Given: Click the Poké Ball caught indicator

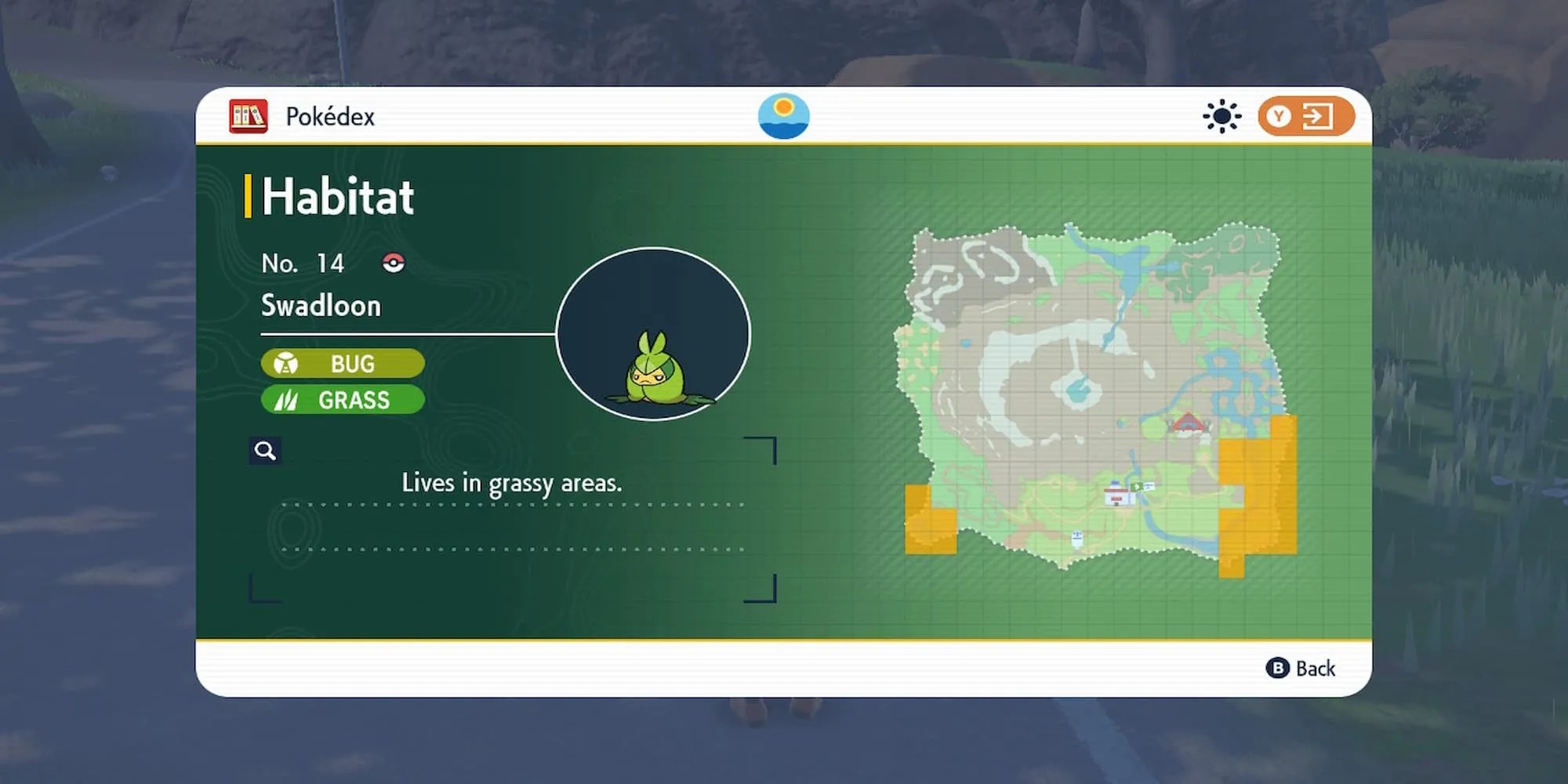Looking at the screenshot, I should (394, 263).
